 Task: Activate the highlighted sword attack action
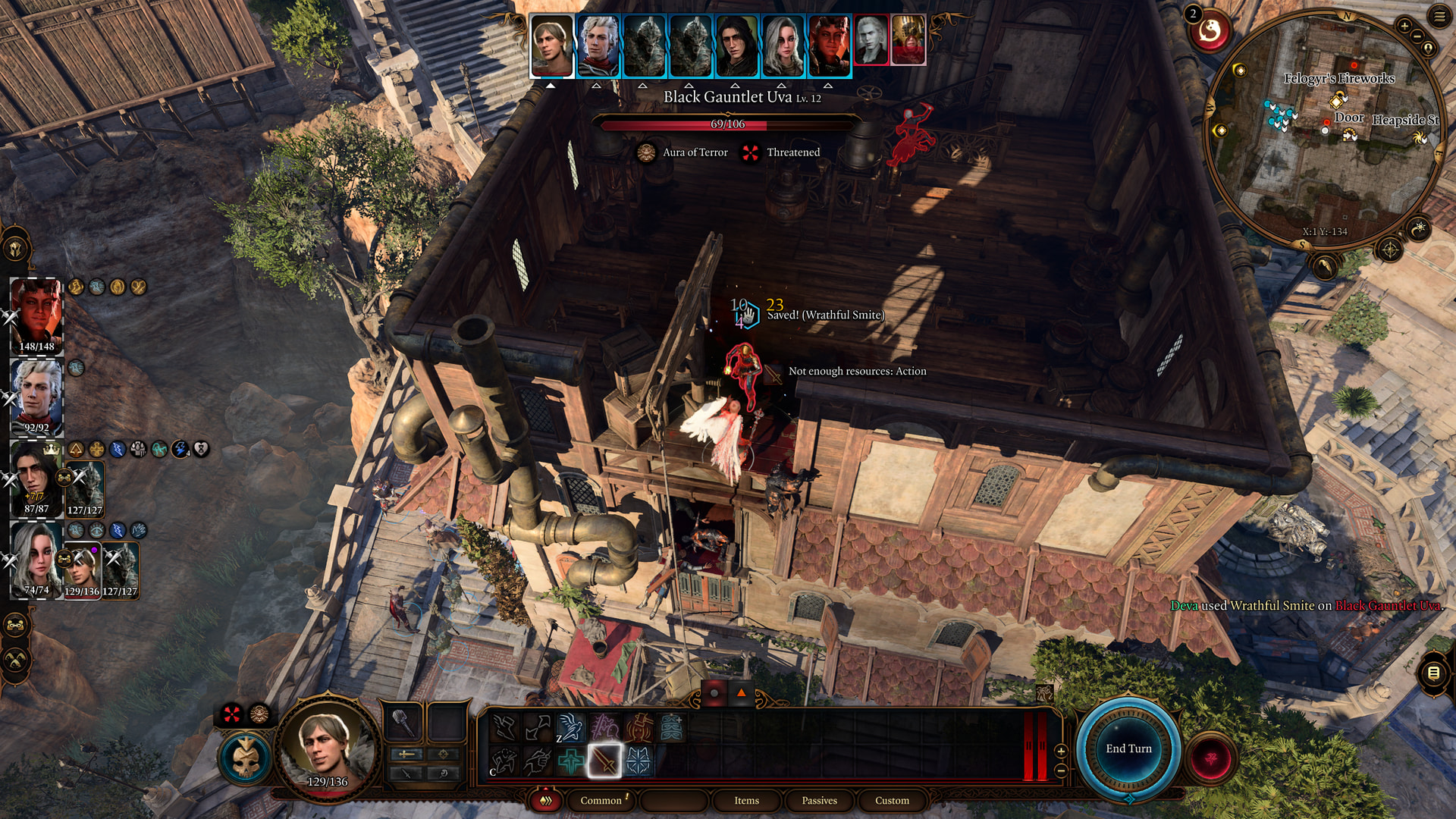tap(604, 760)
